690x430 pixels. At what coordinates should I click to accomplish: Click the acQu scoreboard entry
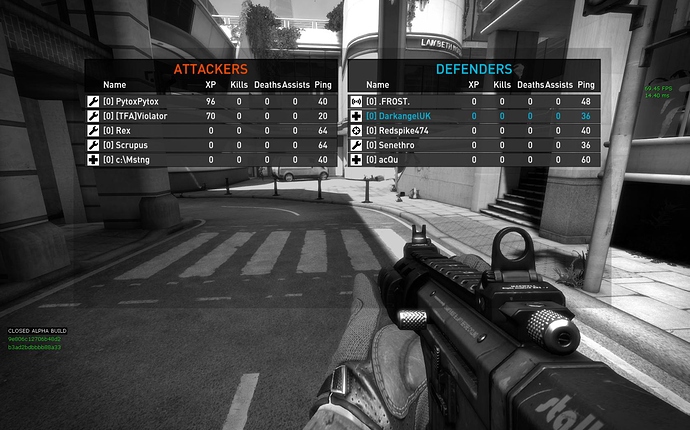tap(387, 160)
